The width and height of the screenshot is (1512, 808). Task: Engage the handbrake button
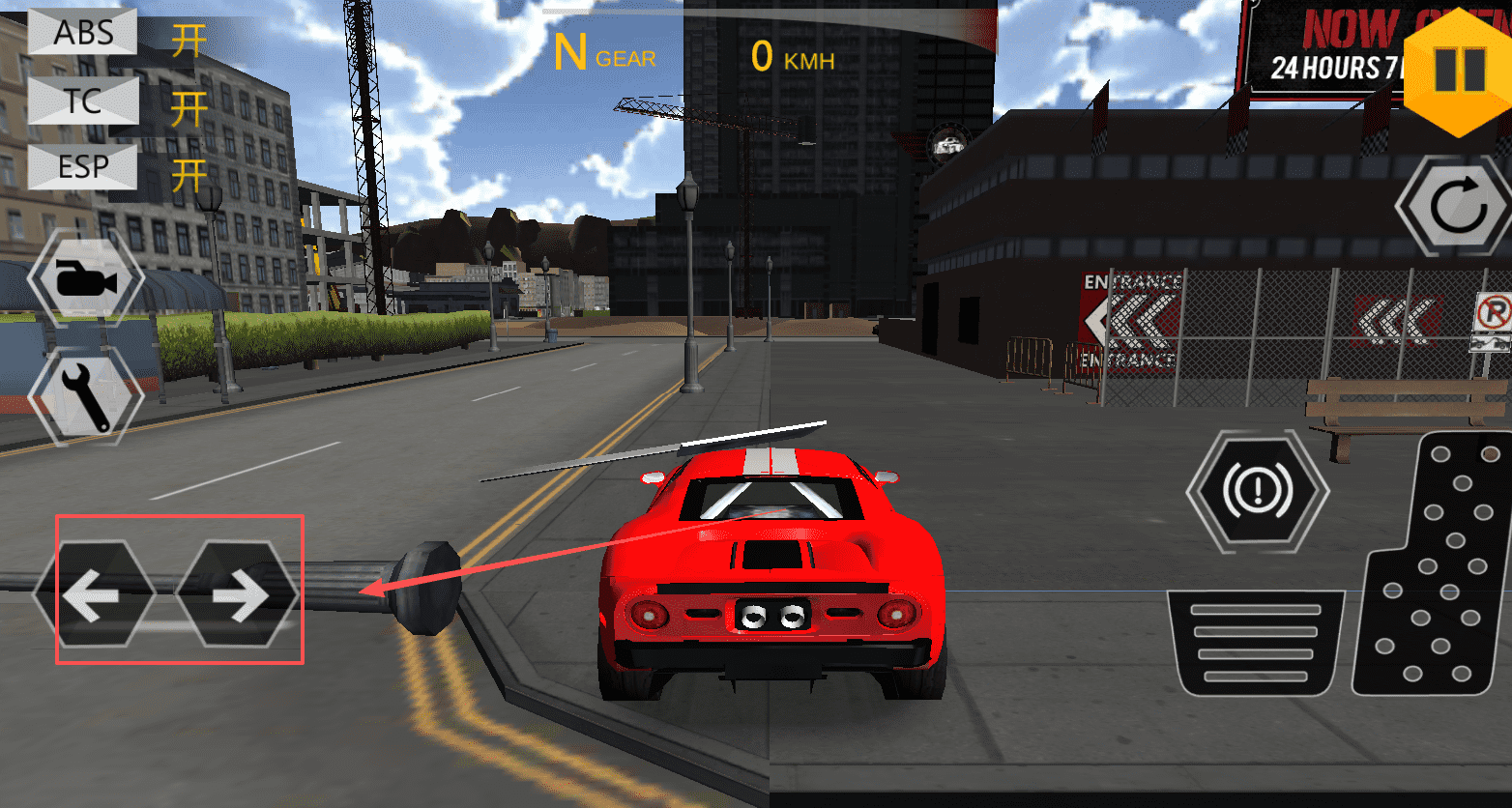click(1257, 491)
